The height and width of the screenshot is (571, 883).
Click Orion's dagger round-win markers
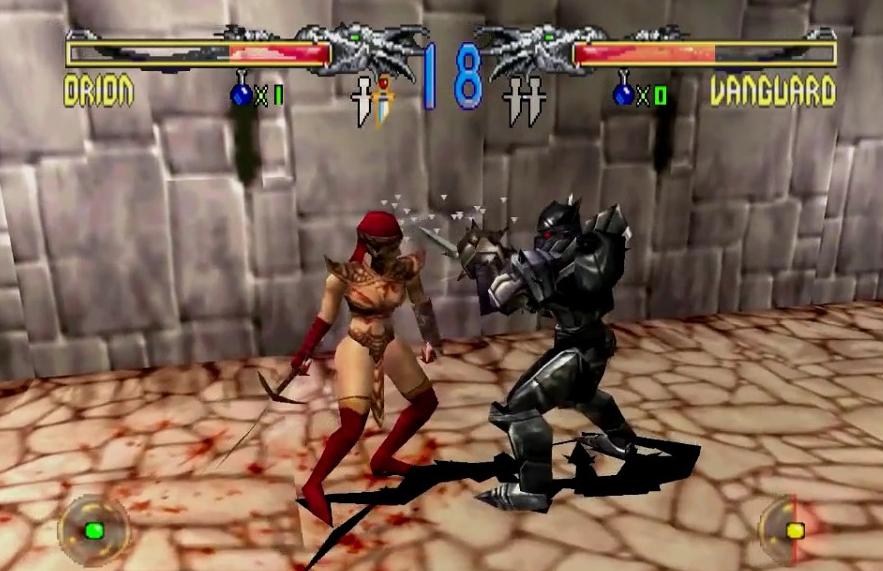coord(372,100)
